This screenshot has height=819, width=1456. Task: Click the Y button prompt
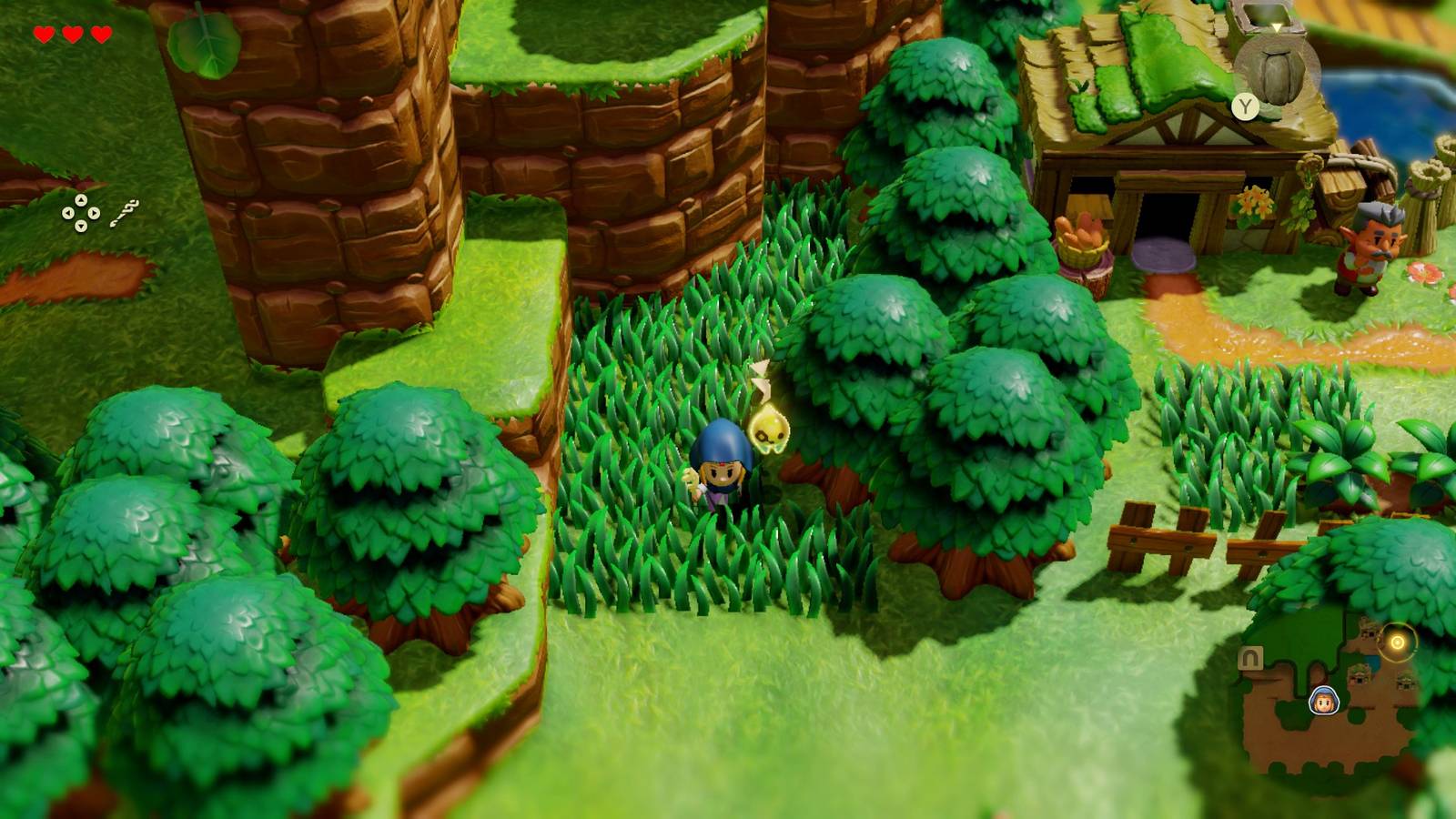click(1245, 106)
